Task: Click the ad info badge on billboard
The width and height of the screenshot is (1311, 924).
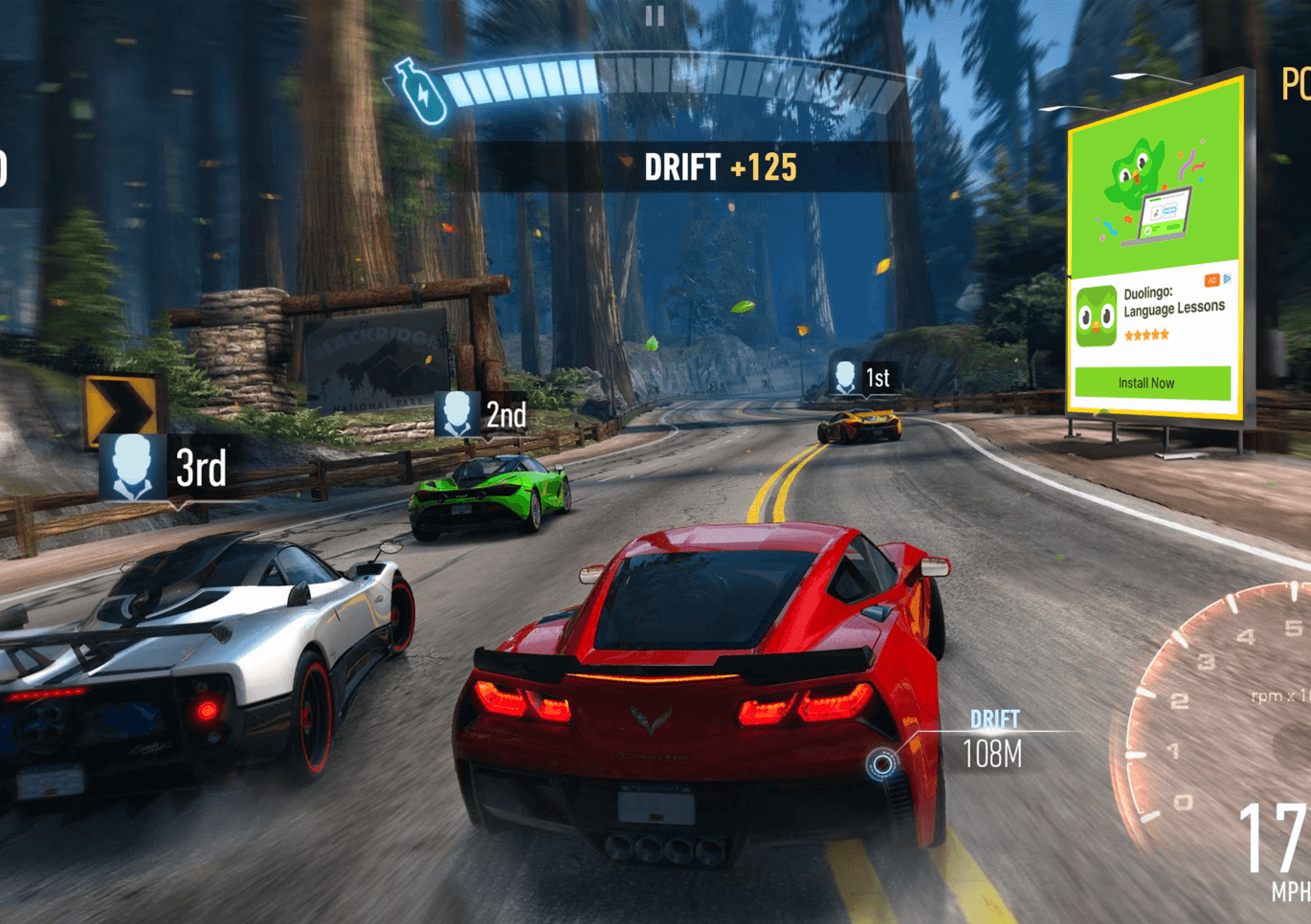Action: tap(1218, 279)
